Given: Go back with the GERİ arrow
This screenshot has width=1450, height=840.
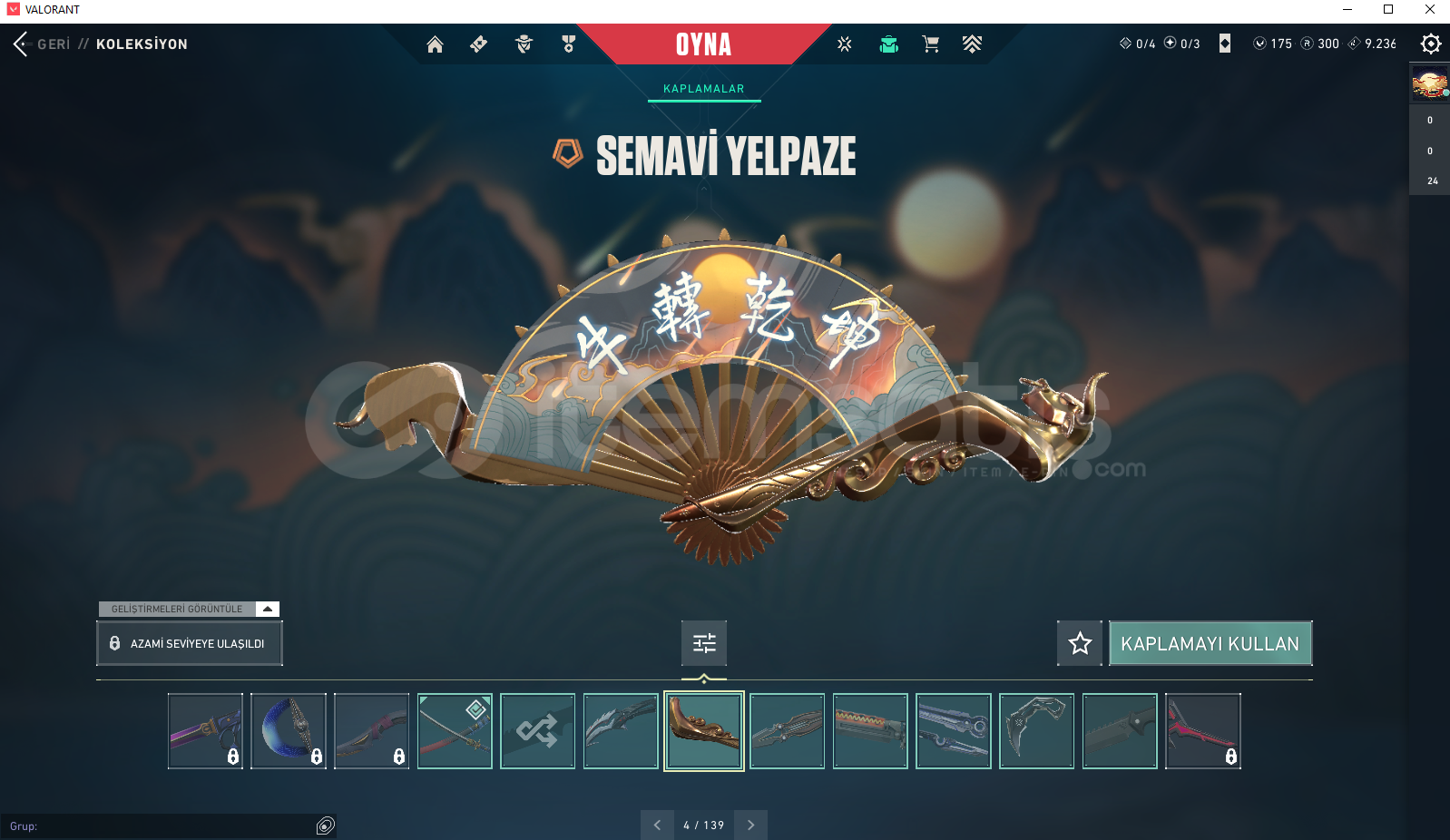Looking at the screenshot, I should [x=22, y=44].
